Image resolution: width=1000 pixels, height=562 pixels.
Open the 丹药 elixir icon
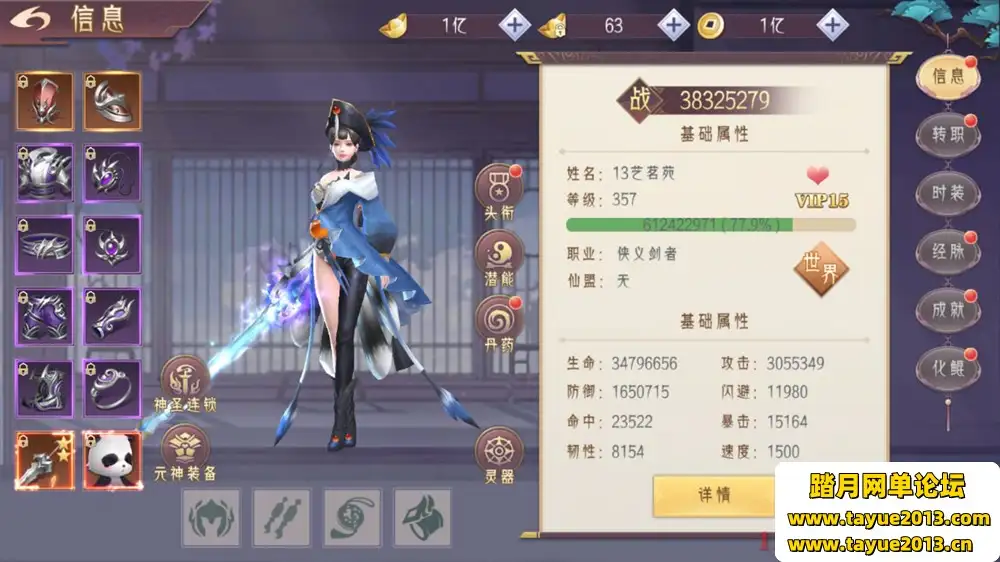499,320
